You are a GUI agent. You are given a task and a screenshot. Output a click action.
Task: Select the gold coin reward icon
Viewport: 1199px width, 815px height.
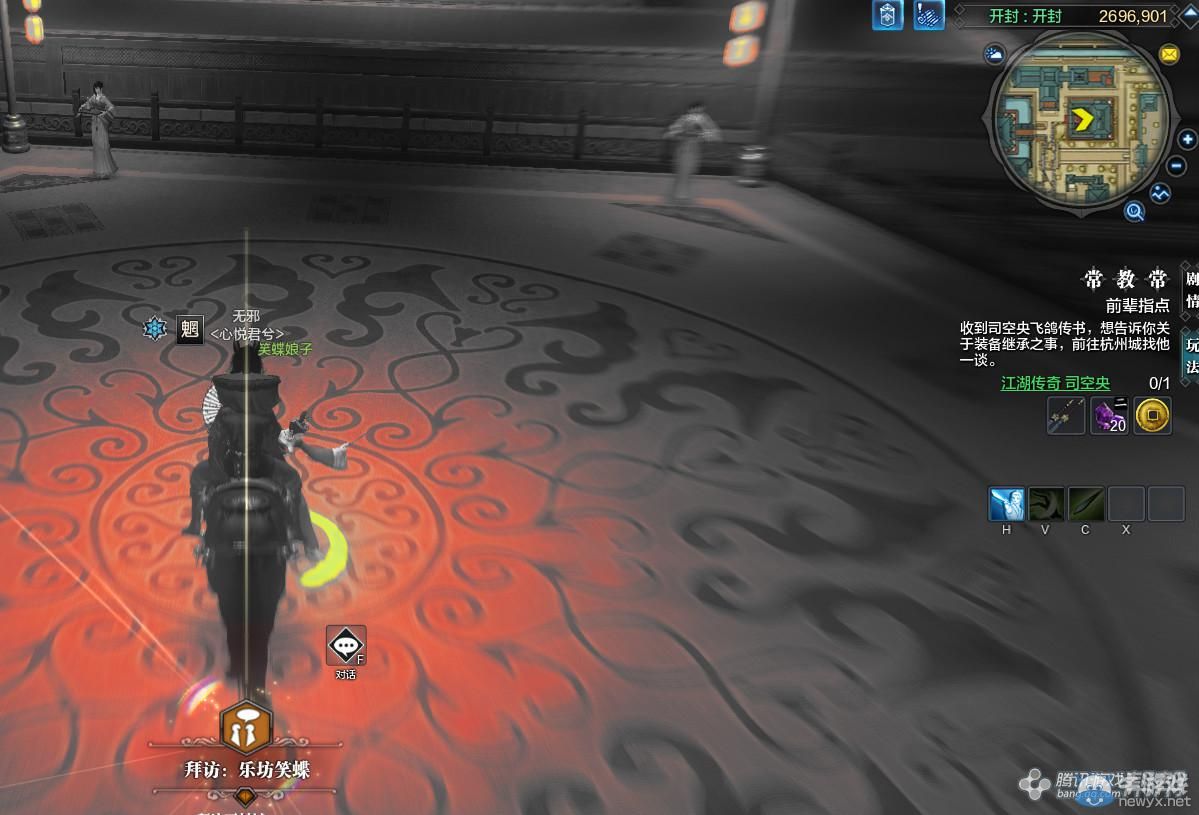coord(1153,415)
